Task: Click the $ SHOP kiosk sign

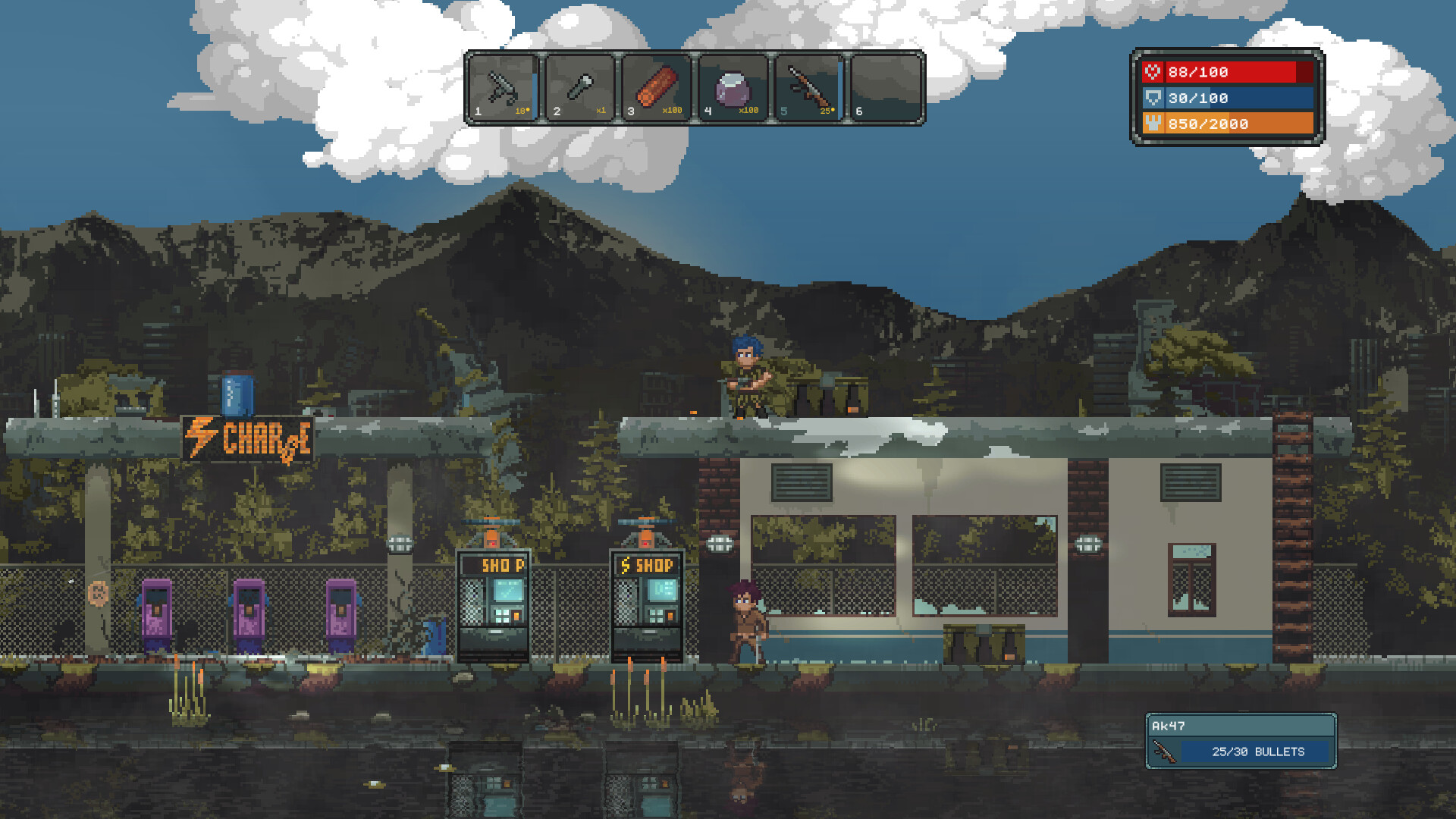Action: click(x=648, y=564)
